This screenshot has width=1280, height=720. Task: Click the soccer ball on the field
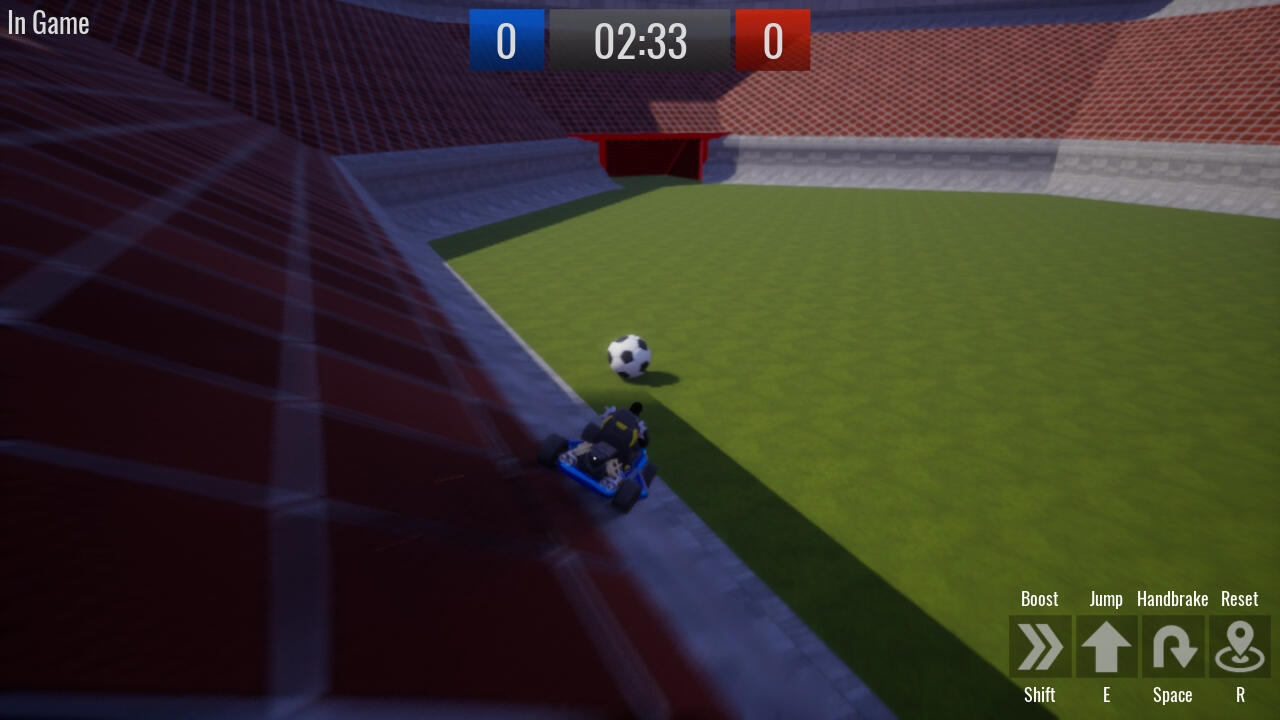627,358
